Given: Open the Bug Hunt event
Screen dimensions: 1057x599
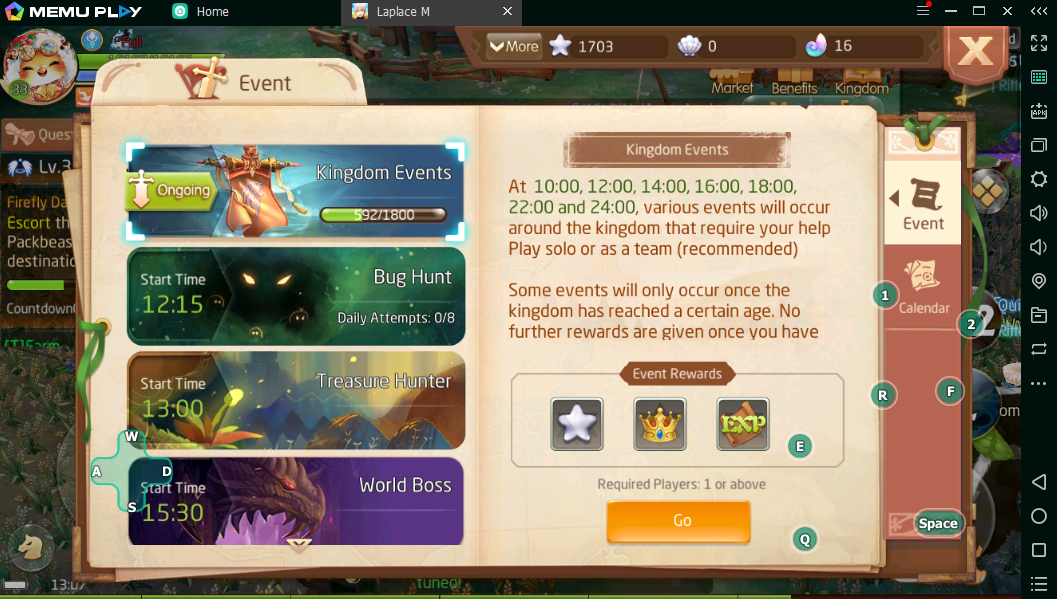Looking at the screenshot, I should pyautogui.click(x=296, y=296).
